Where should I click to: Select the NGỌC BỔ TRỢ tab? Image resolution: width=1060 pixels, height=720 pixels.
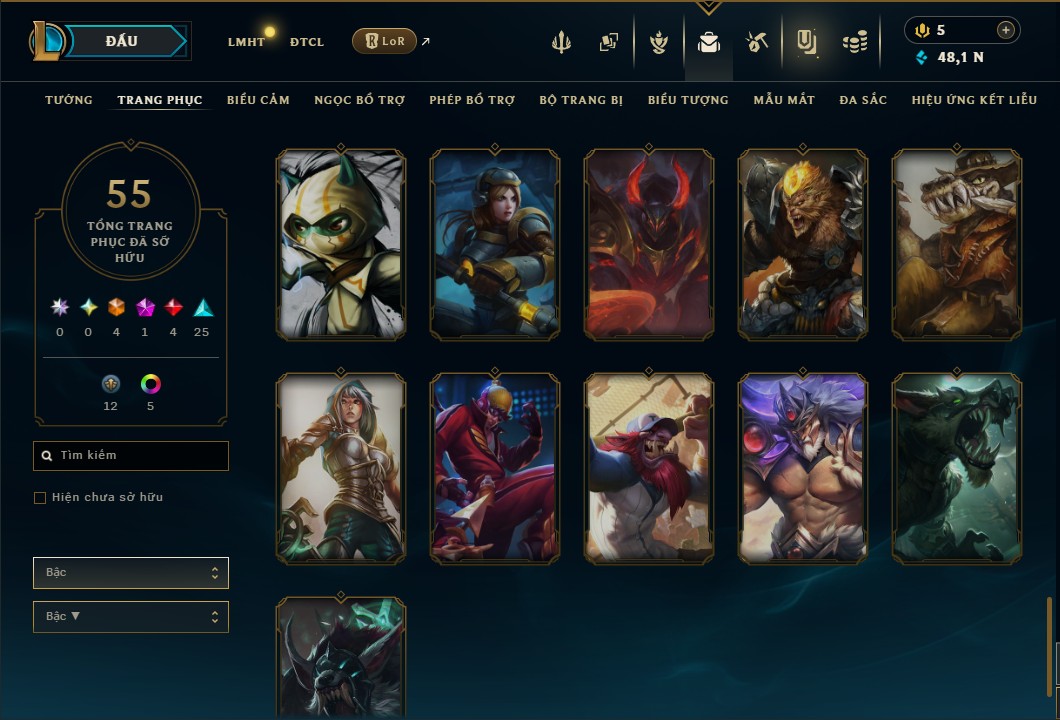pos(359,100)
